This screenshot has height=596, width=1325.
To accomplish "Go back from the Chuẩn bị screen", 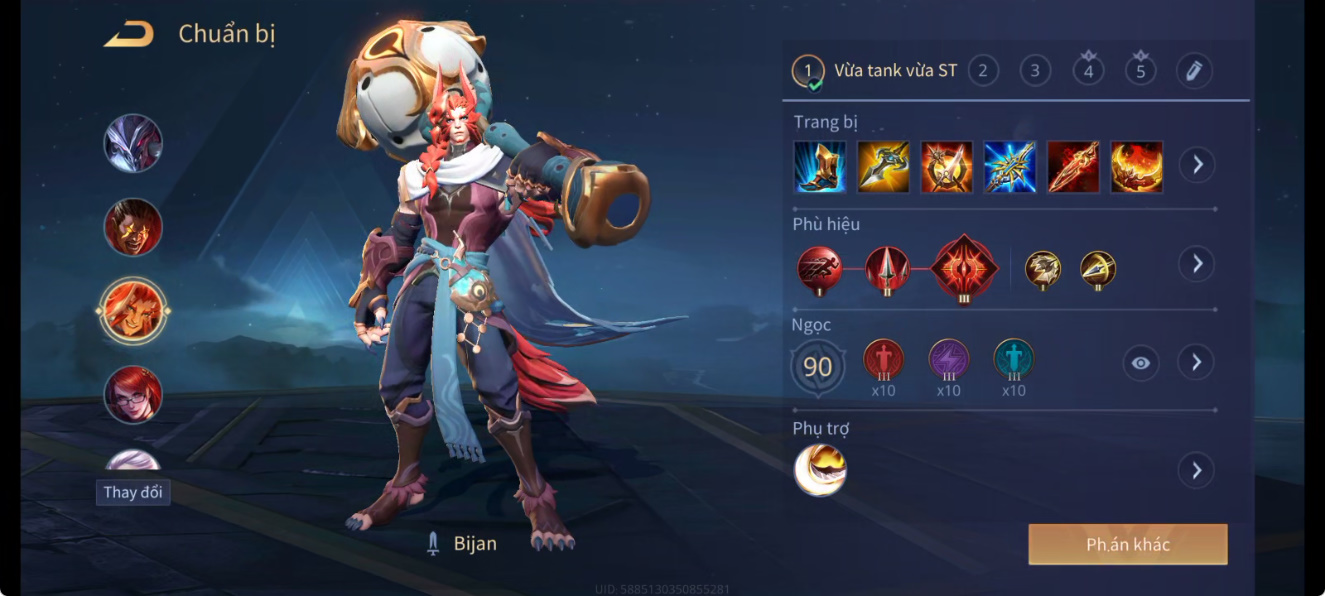I will [x=129, y=35].
